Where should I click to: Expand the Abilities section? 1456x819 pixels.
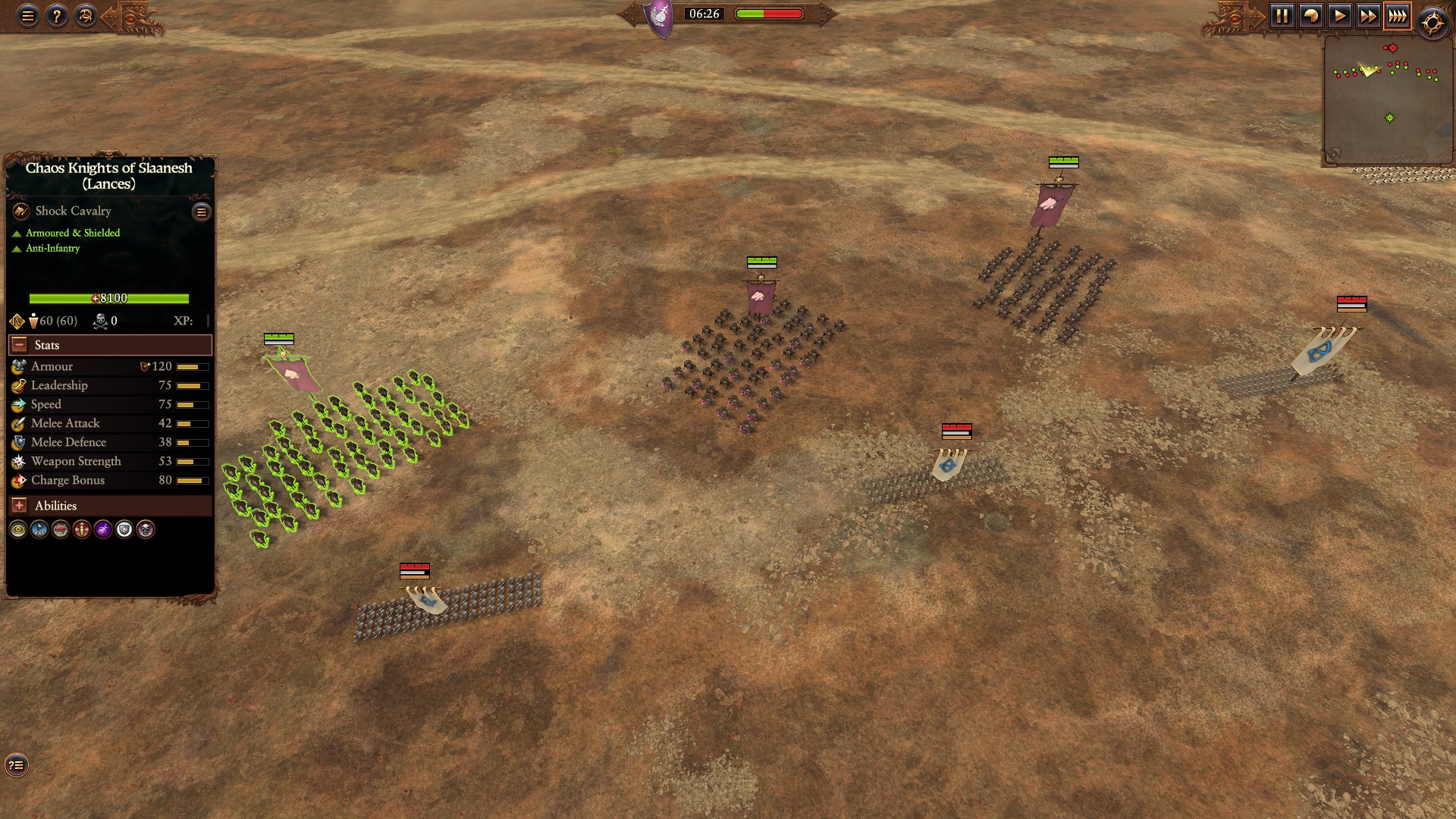pos(20,506)
